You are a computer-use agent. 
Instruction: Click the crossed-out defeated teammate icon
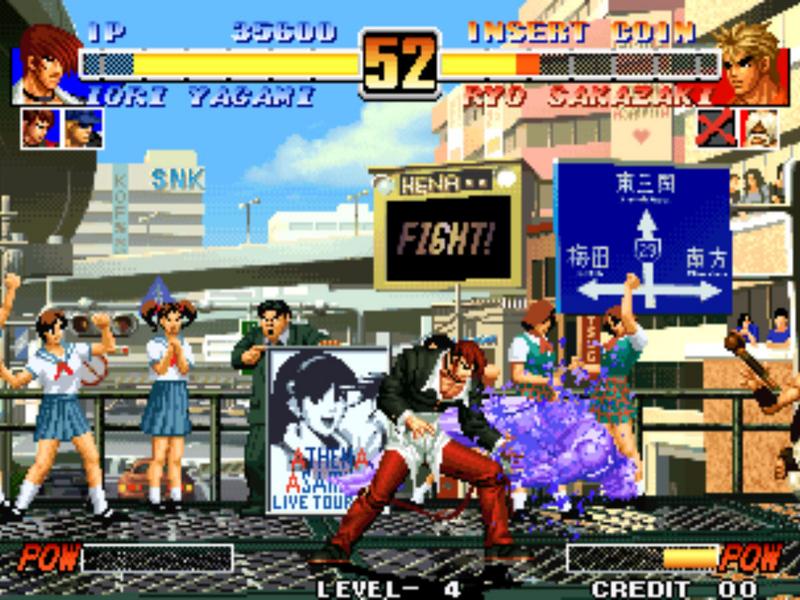[x=715, y=128]
